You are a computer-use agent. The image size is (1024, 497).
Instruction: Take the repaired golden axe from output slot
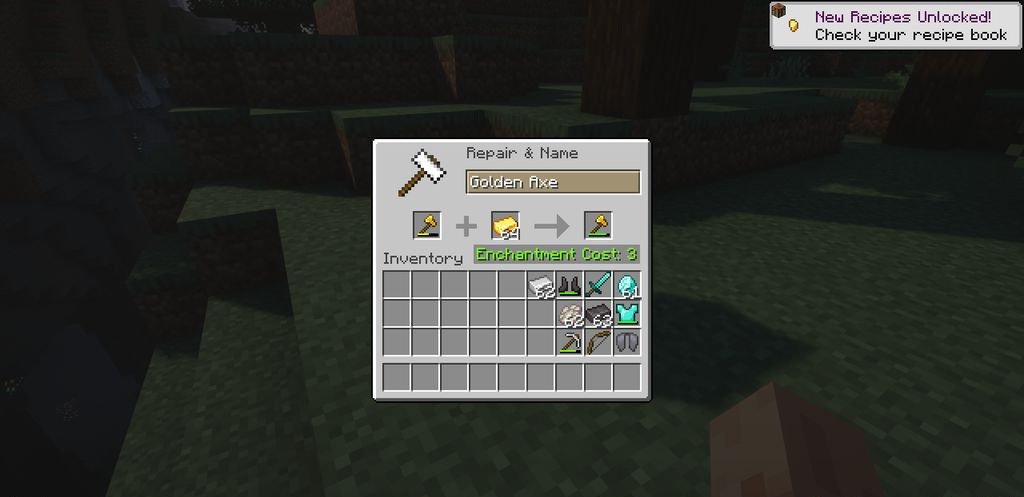pos(598,225)
